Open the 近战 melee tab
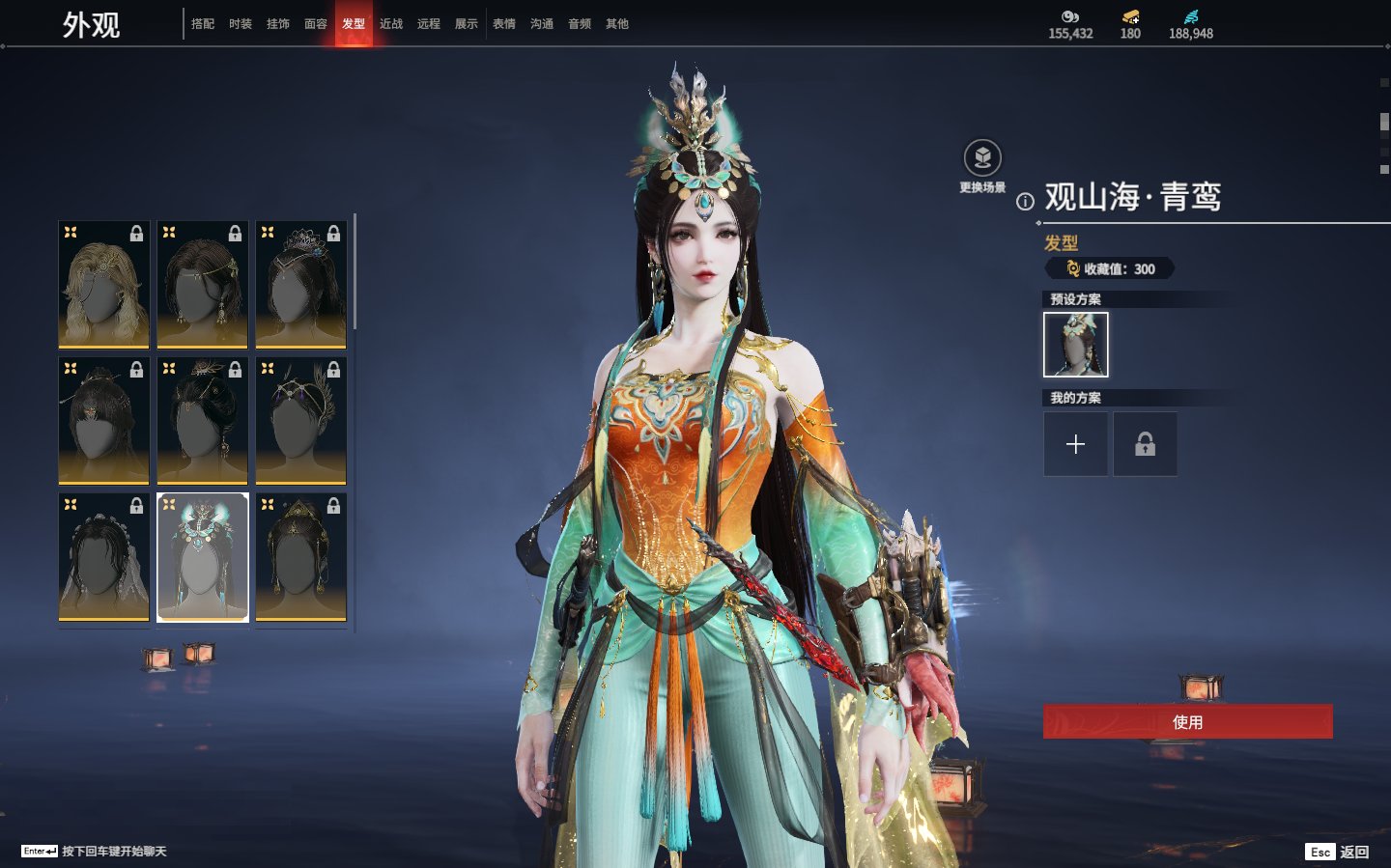Screen dimensions: 1391x868 [391, 24]
